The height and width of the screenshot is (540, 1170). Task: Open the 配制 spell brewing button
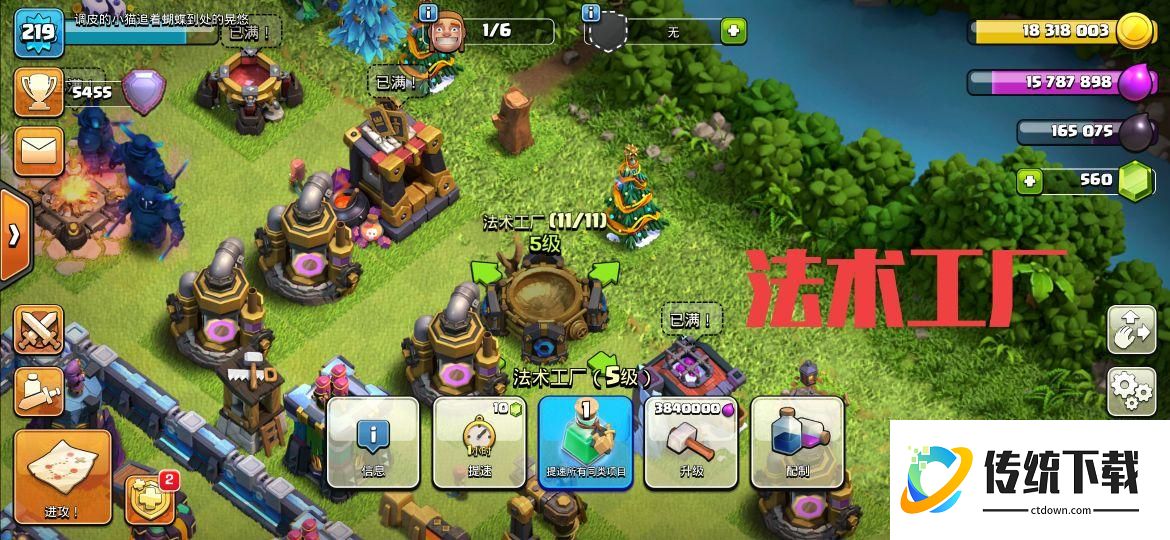[797, 442]
